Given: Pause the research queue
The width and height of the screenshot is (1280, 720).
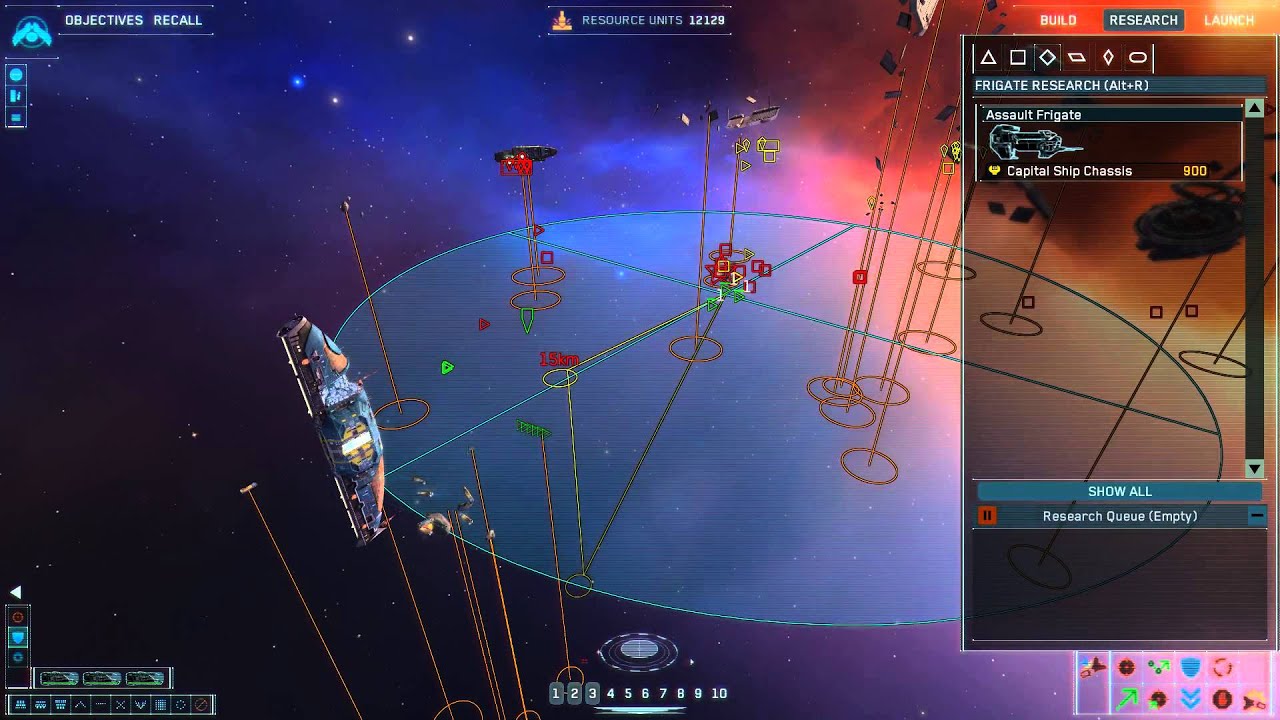Looking at the screenshot, I should click(x=987, y=516).
